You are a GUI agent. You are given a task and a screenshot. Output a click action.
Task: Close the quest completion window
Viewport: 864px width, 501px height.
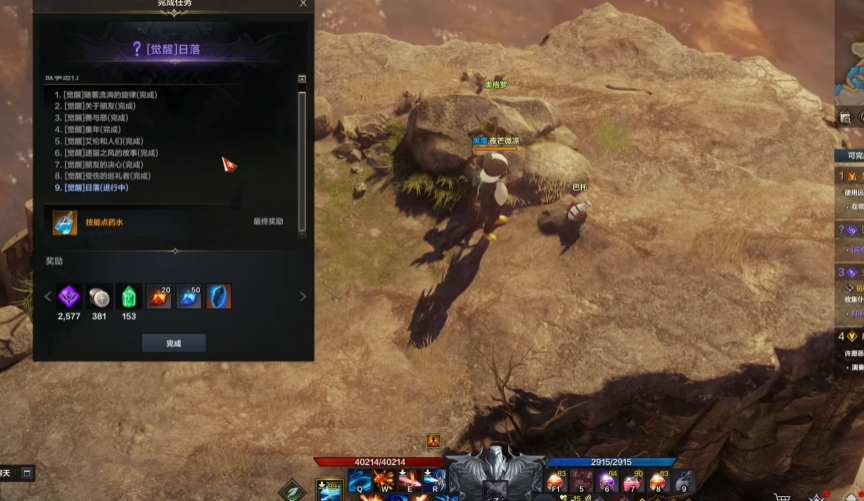(x=303, y=4)
